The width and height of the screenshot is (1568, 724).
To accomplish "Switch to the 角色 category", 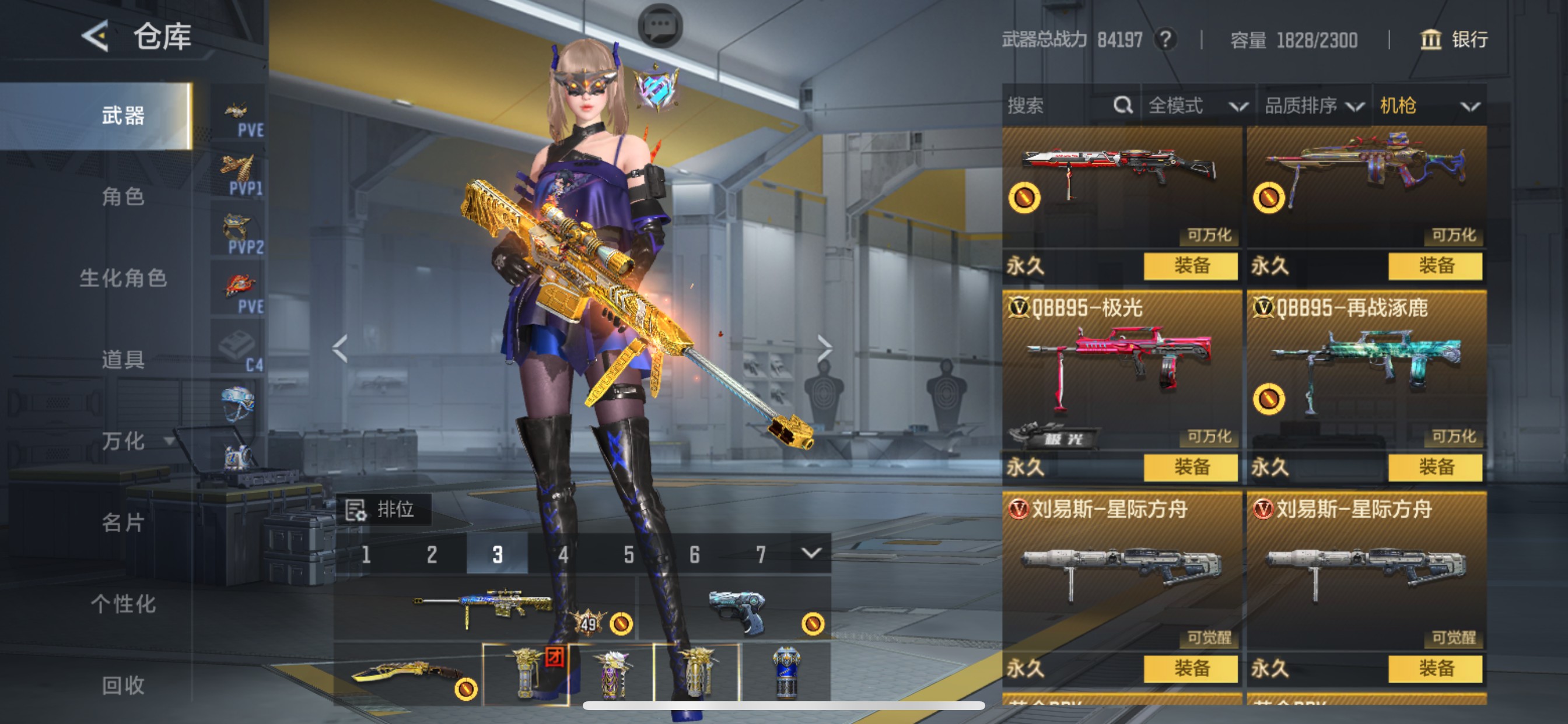I will 123,196.
